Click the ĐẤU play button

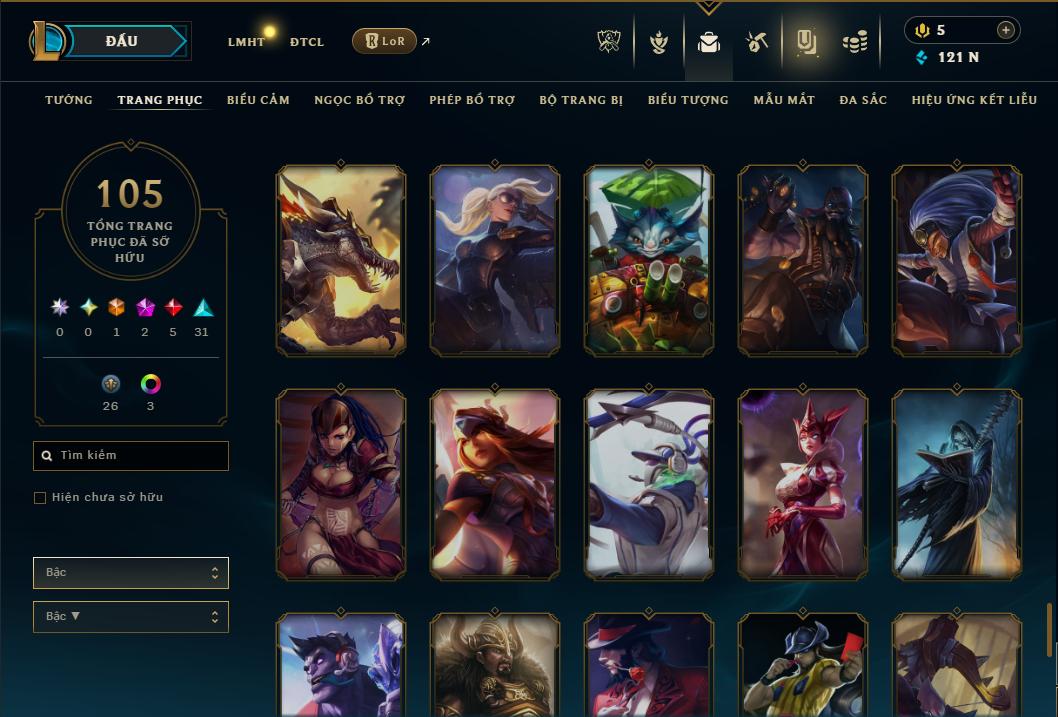coord(122,41)
